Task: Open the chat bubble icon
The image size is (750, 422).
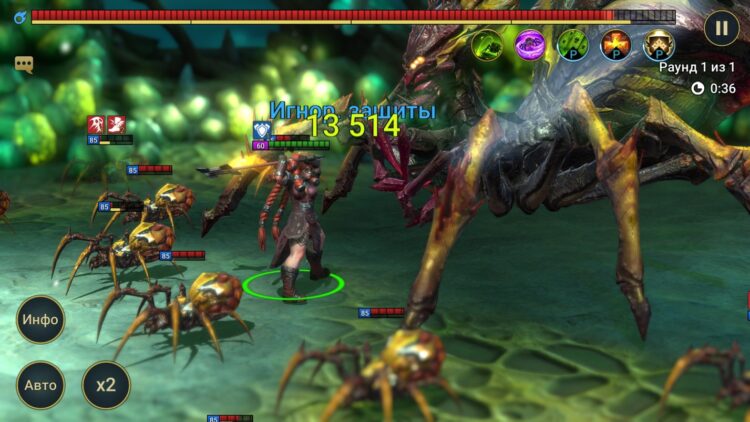Action: (24, 64)
